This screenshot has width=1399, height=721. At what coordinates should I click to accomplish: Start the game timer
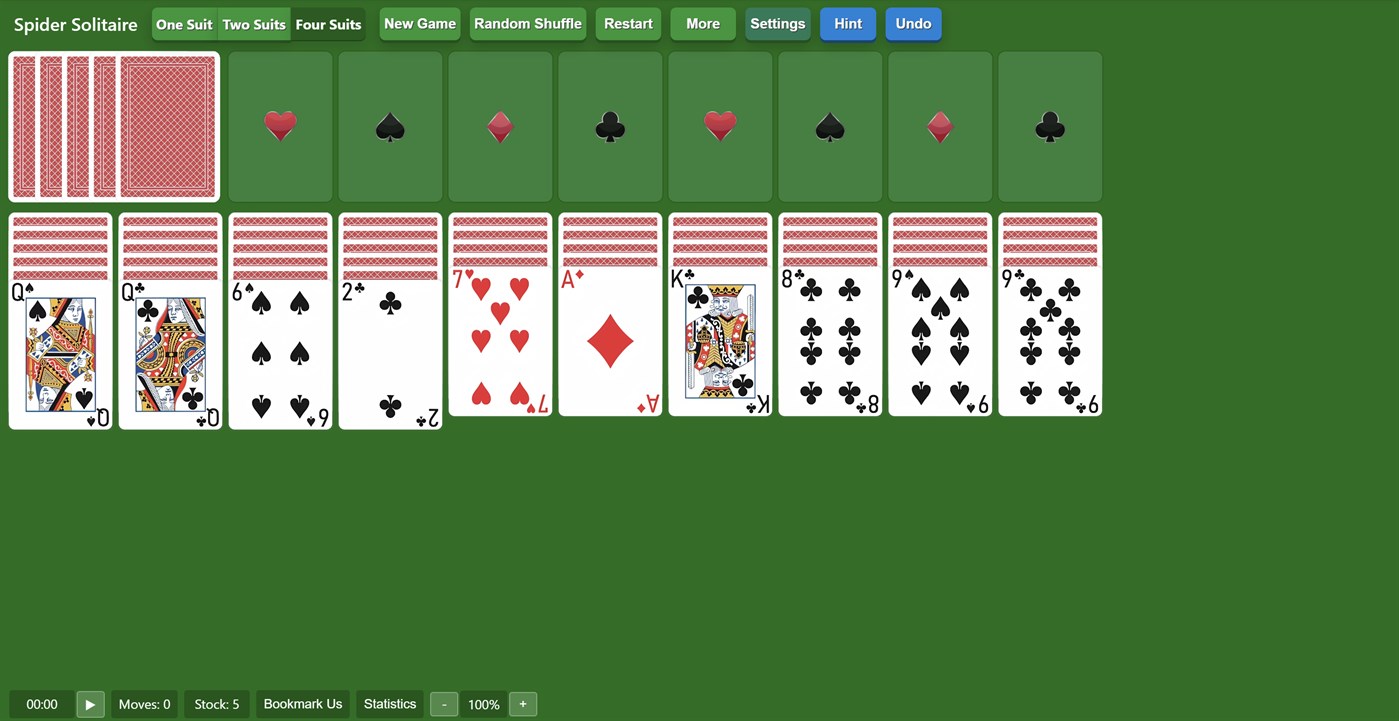pos(90,704)
